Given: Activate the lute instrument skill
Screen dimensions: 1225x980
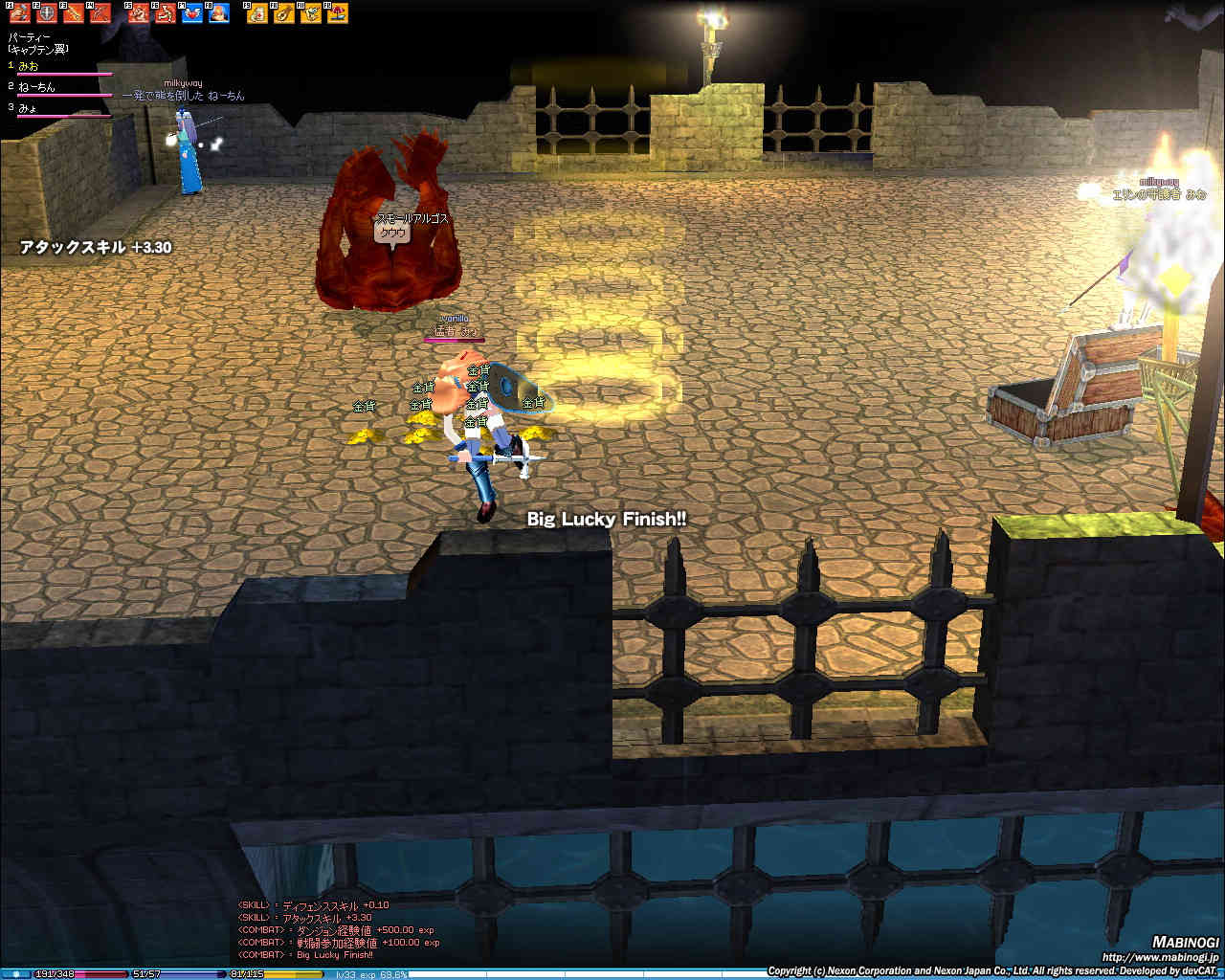Looking at the screenshot, I should pyautogui.click(x=283, y=13).
